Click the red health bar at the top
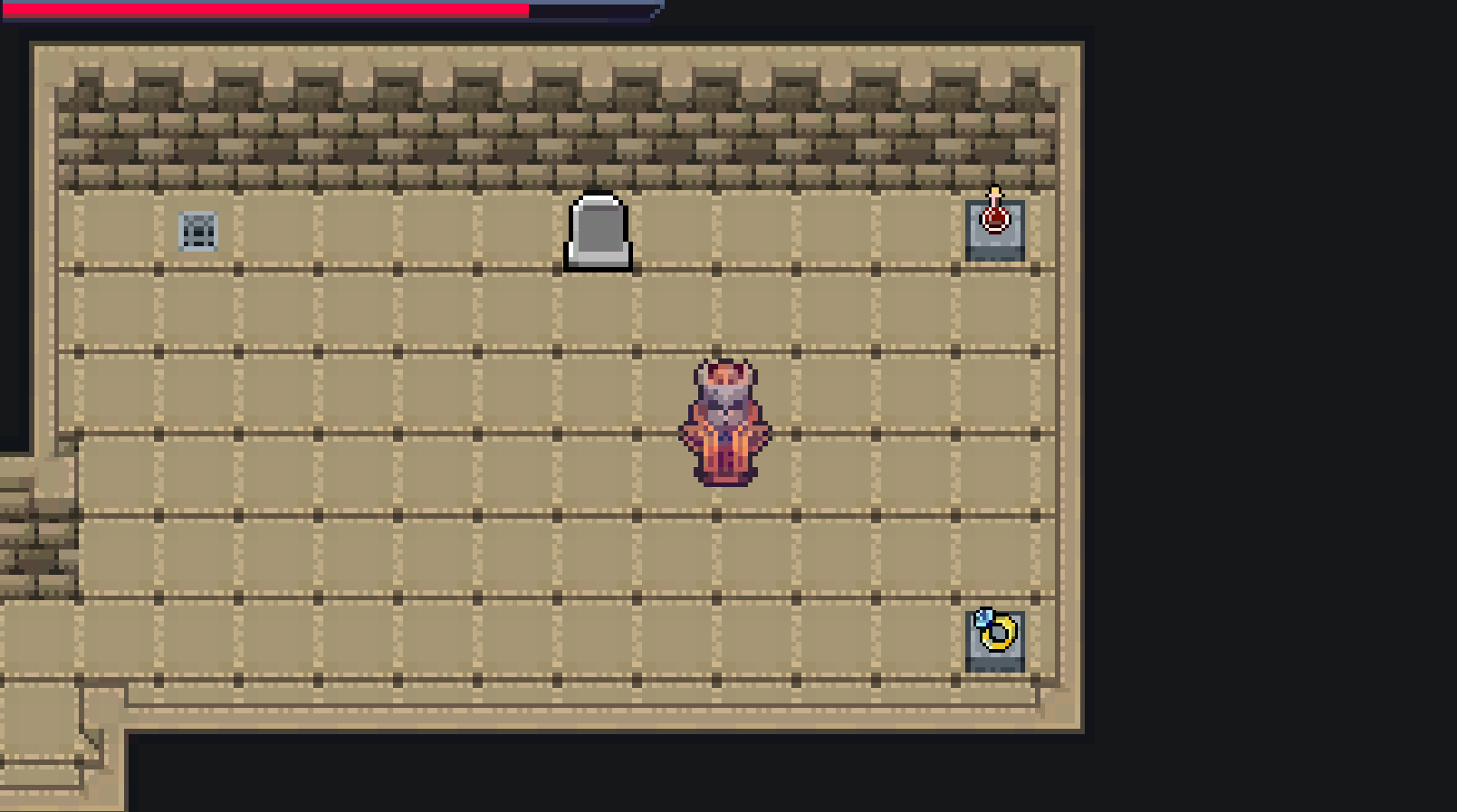 click(263, 11)
